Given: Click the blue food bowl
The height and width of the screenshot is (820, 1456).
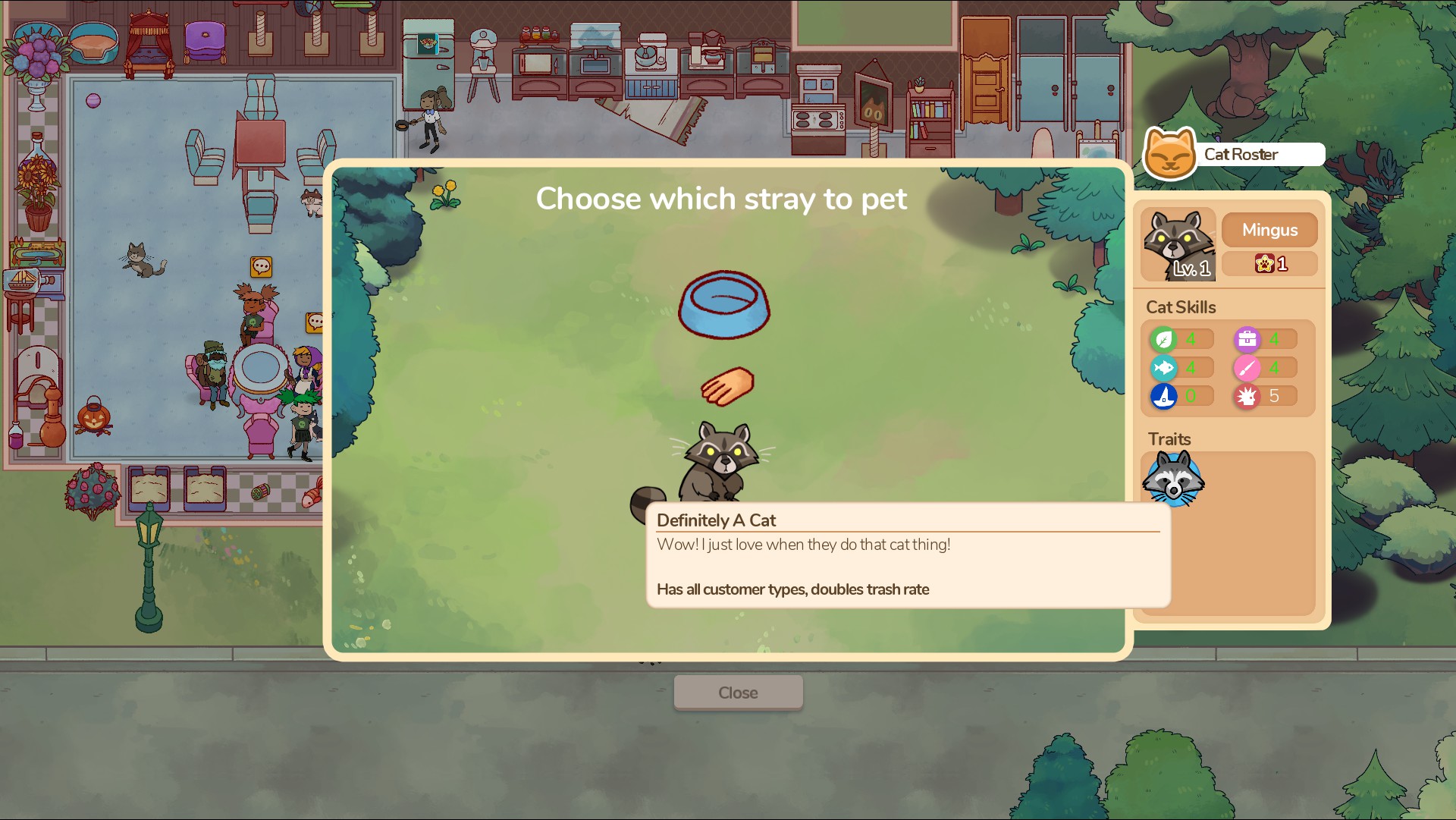Looking at the screenshot, I should coord(723,304).
